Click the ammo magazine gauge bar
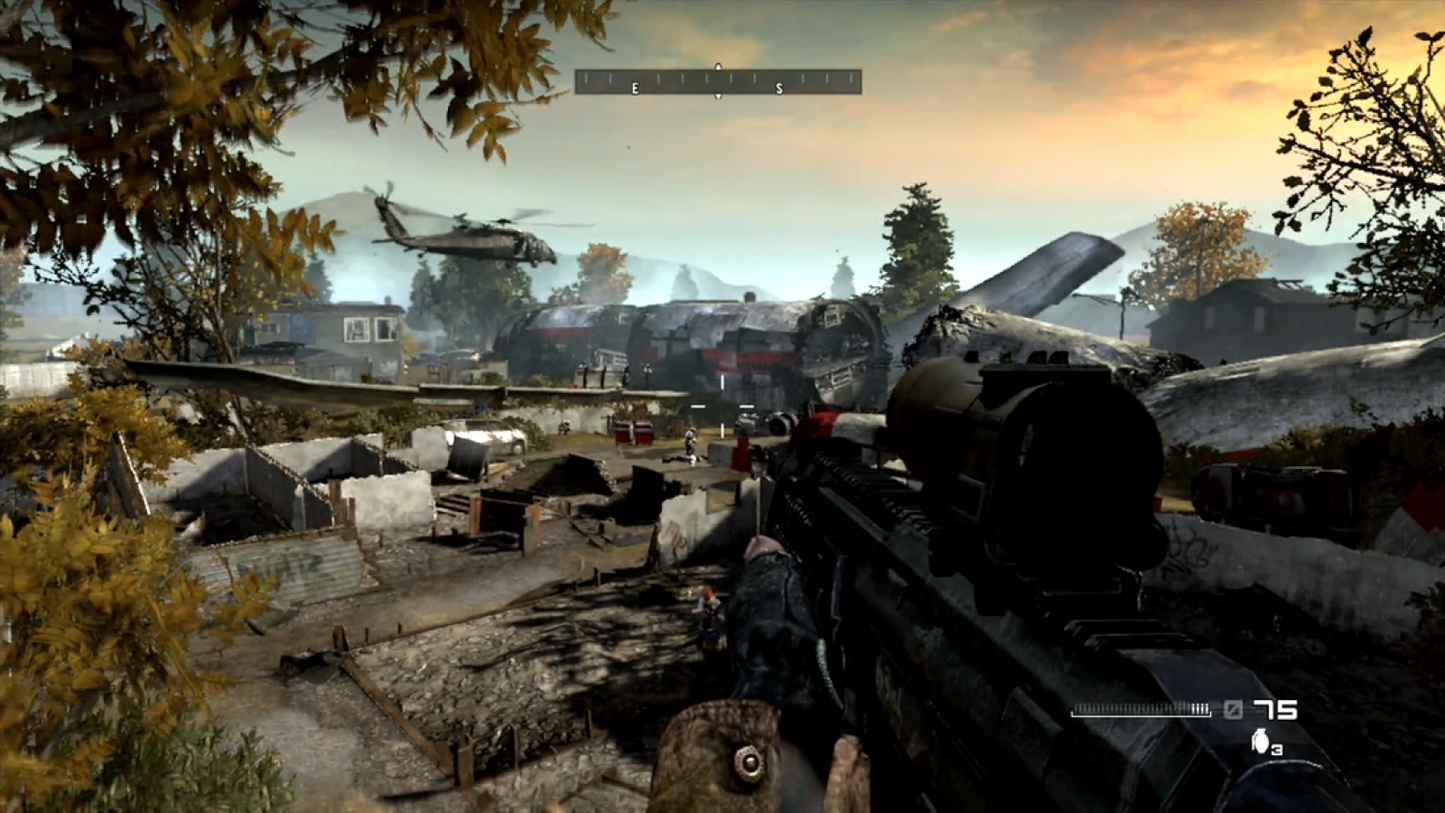1445x813 pixels. click(1140, 710)
